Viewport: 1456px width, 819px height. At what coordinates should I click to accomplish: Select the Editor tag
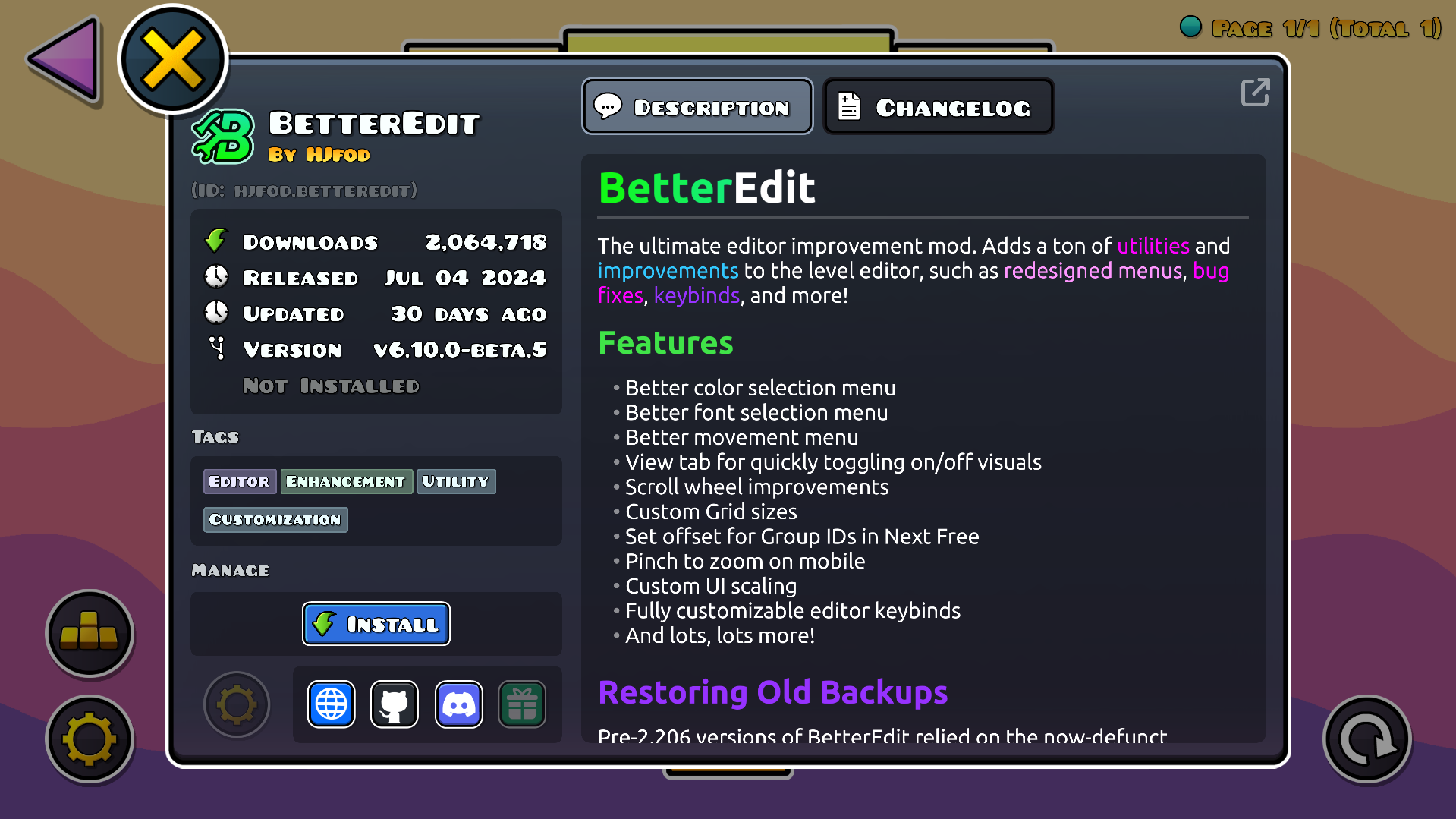[x=239, y=481]
